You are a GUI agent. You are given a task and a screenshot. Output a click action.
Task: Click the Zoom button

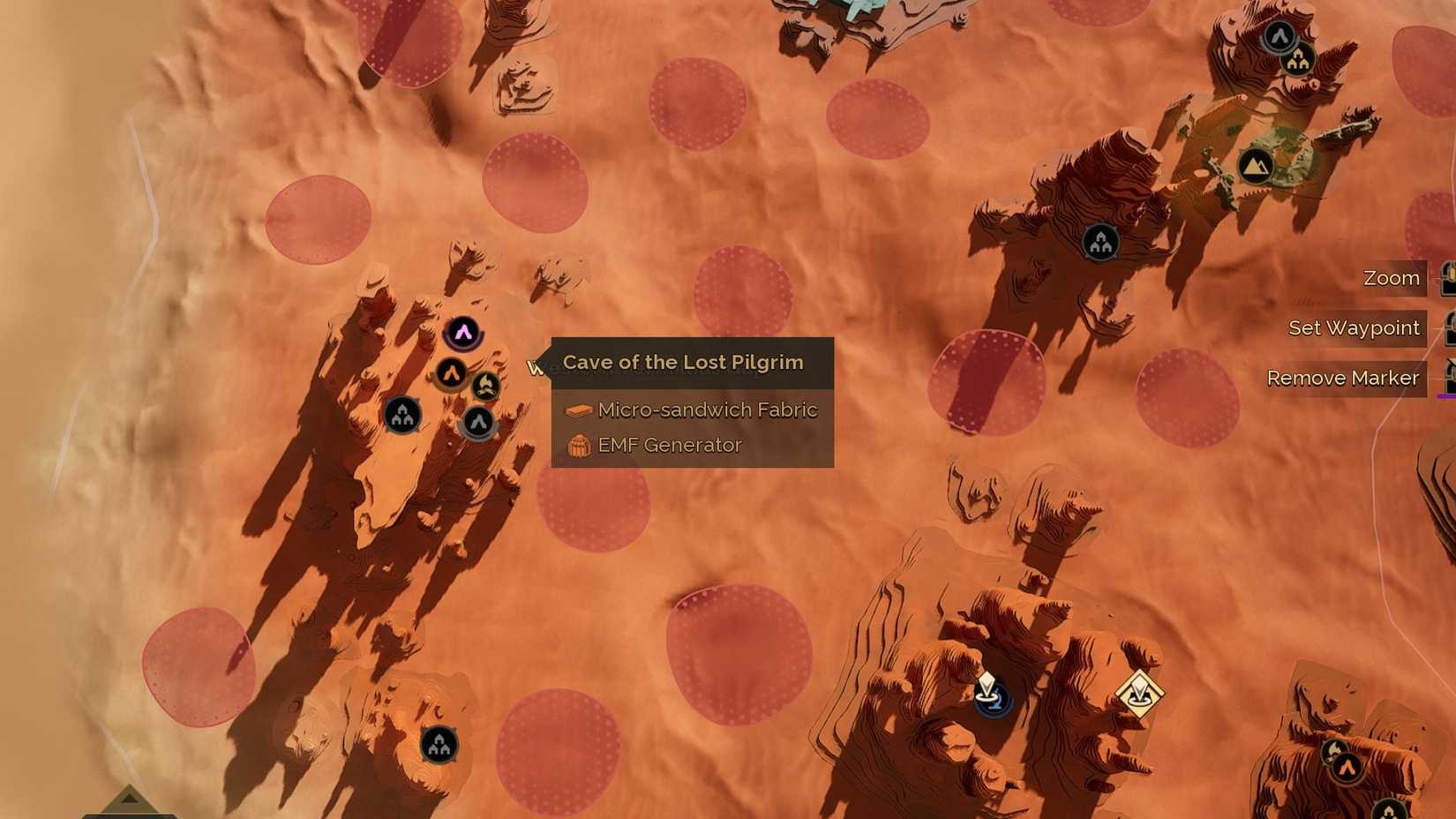click(1392, 278)
